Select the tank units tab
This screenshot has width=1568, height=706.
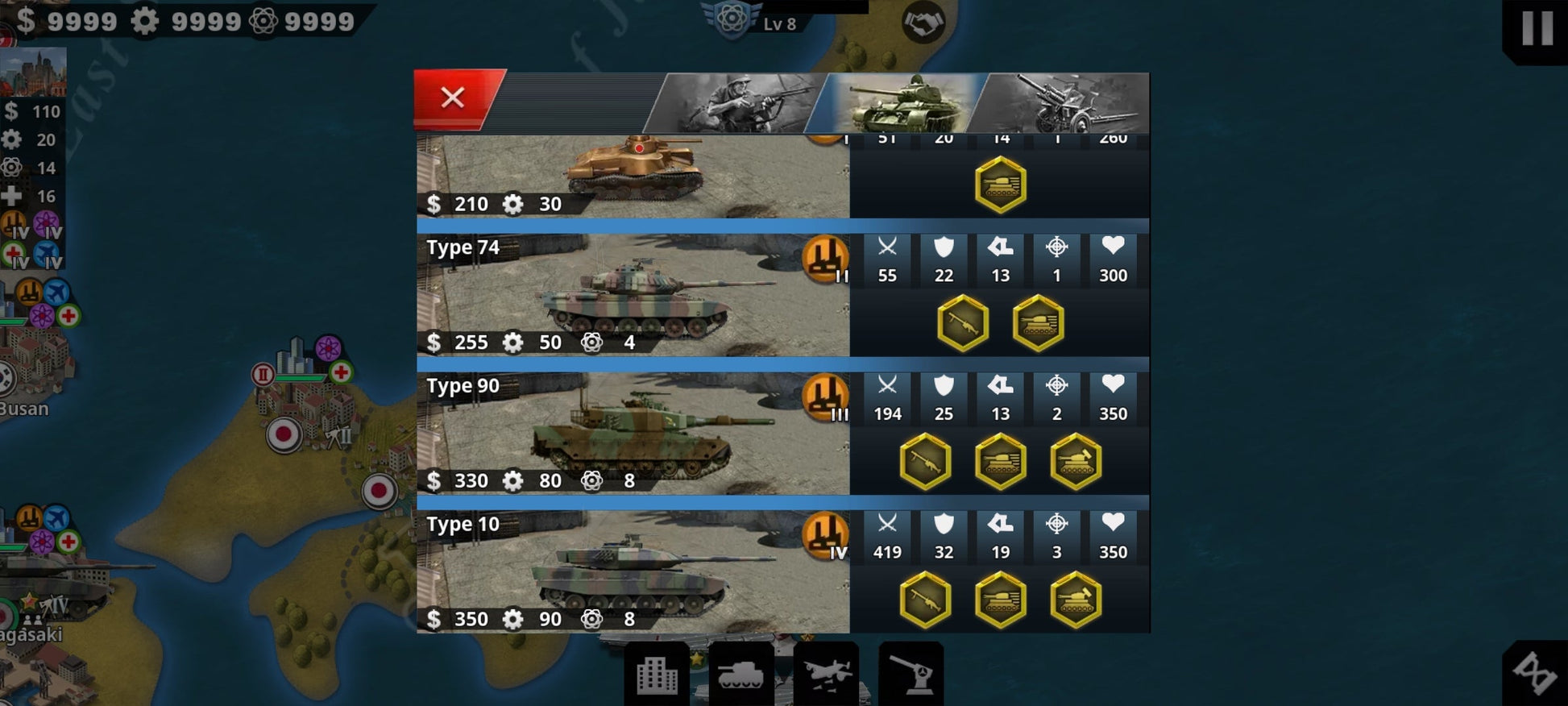coord(902,103)
